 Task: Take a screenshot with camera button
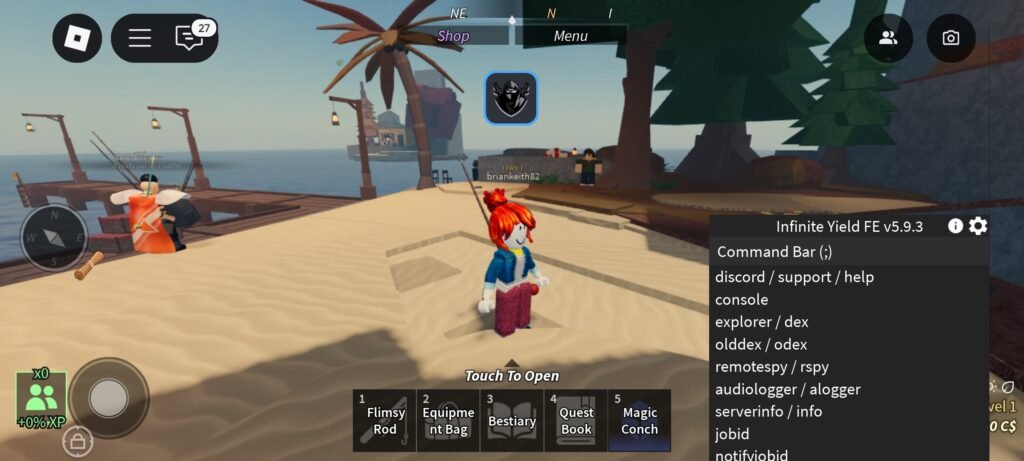coord(951,38)
